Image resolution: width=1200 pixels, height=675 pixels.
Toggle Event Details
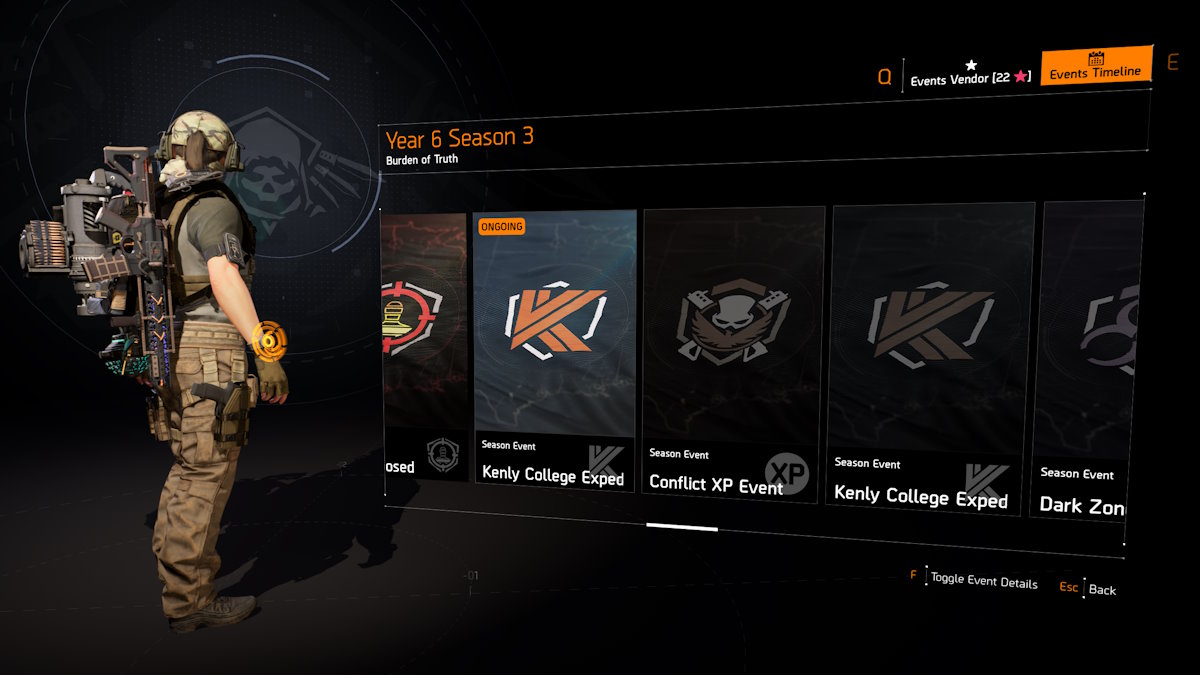pos(983,581)
